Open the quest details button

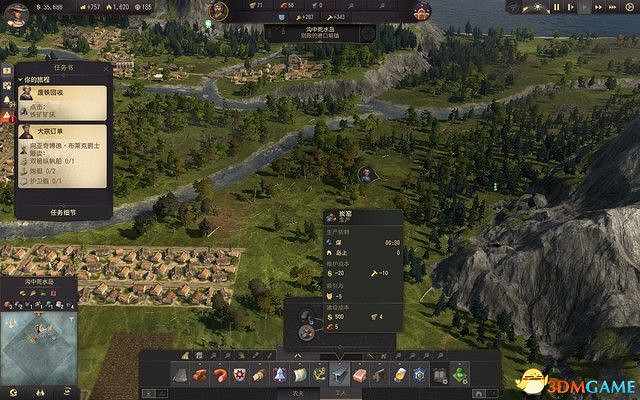tap(62, 212)
